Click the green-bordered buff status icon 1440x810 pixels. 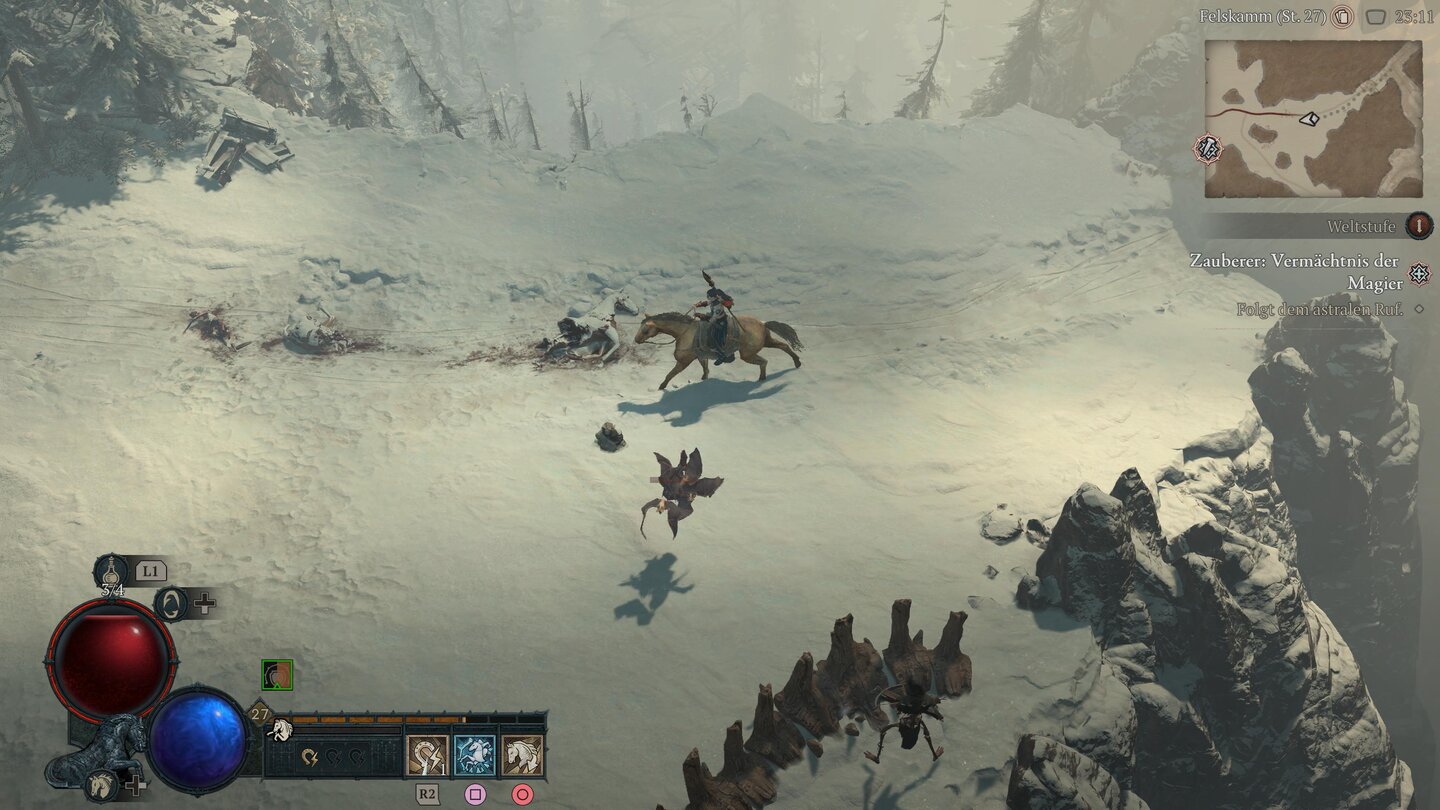277,675
